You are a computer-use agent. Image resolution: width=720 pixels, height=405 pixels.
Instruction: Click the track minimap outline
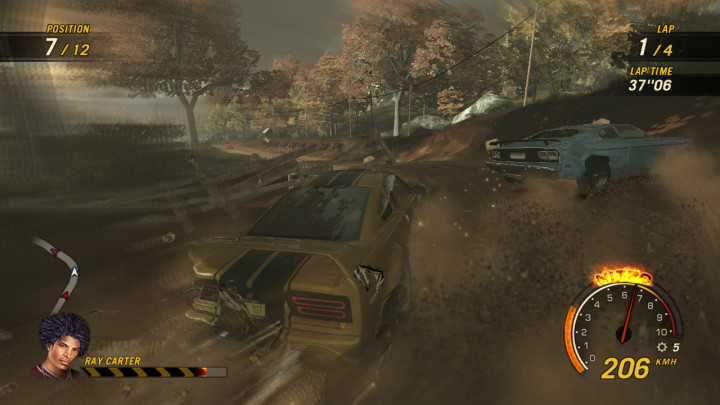click(60, 270)
